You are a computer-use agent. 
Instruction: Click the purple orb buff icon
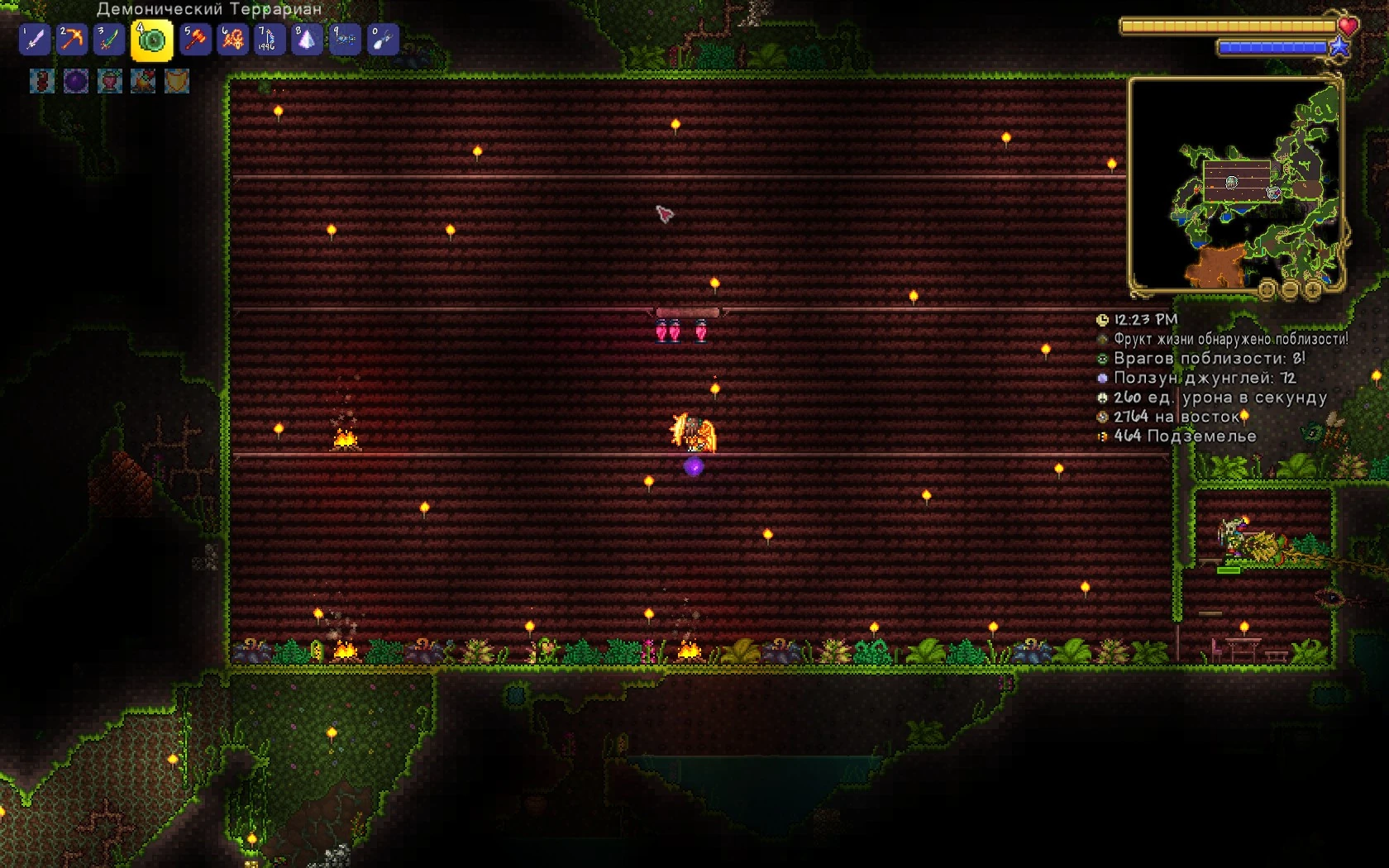(76, 81)
